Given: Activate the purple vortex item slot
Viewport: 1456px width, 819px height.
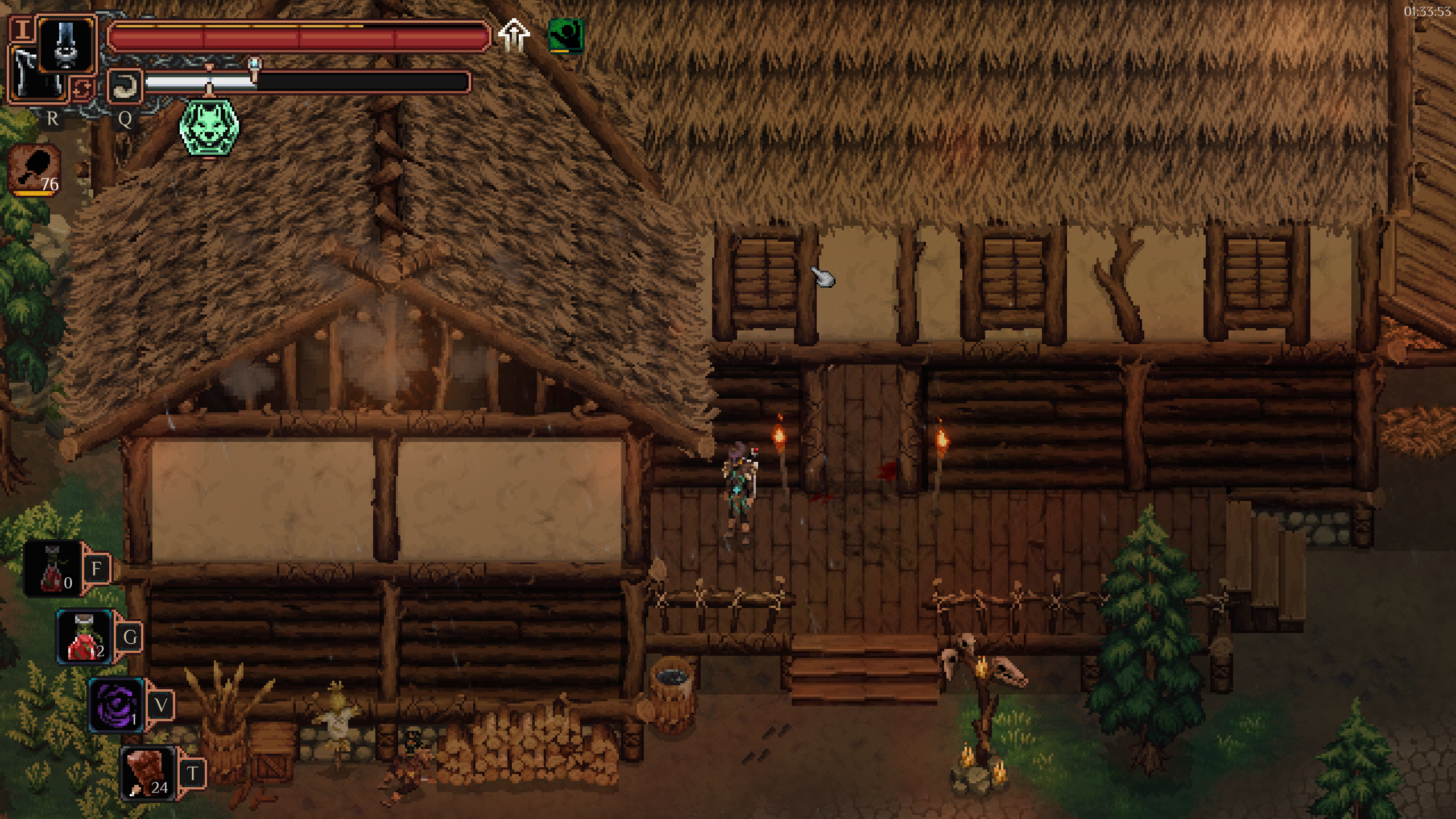Looking at the screenshot, I should click(117, 705).
